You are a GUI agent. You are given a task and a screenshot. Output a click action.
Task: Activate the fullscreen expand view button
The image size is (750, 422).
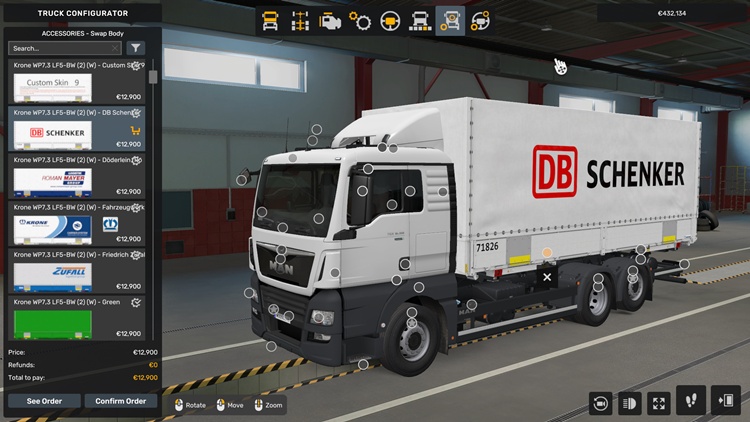pyautogui.click(x=659, y=402)
